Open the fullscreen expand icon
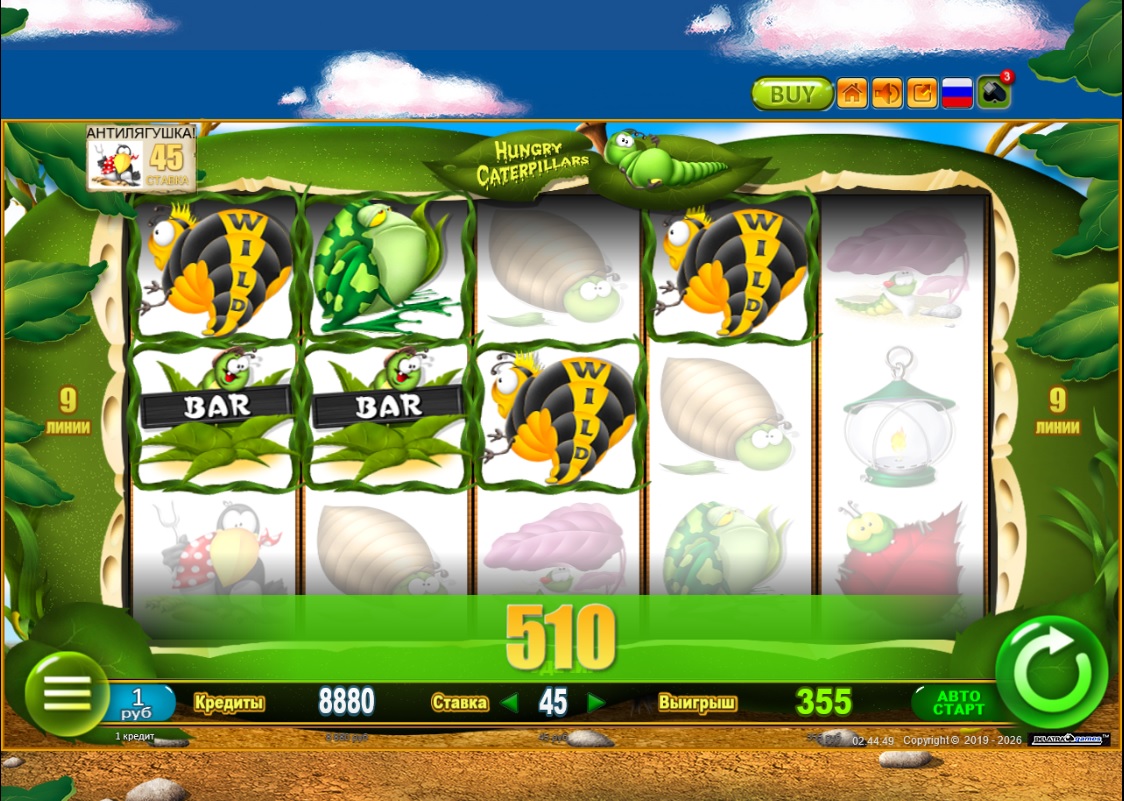The width and height of the screenshot is (1124, 801). (x=922, y=94)
